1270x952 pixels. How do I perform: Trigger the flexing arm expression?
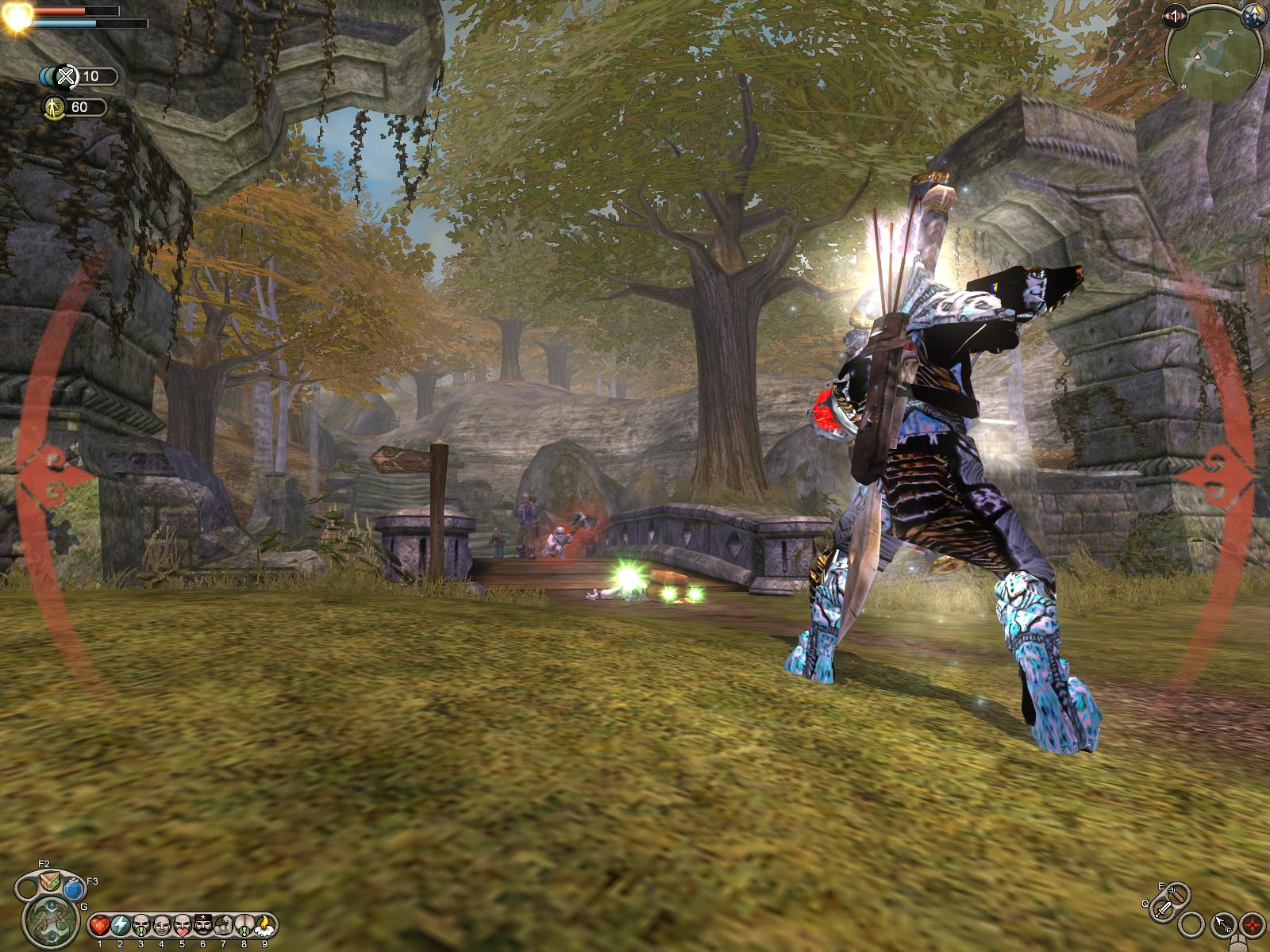[x=223, y=925]
